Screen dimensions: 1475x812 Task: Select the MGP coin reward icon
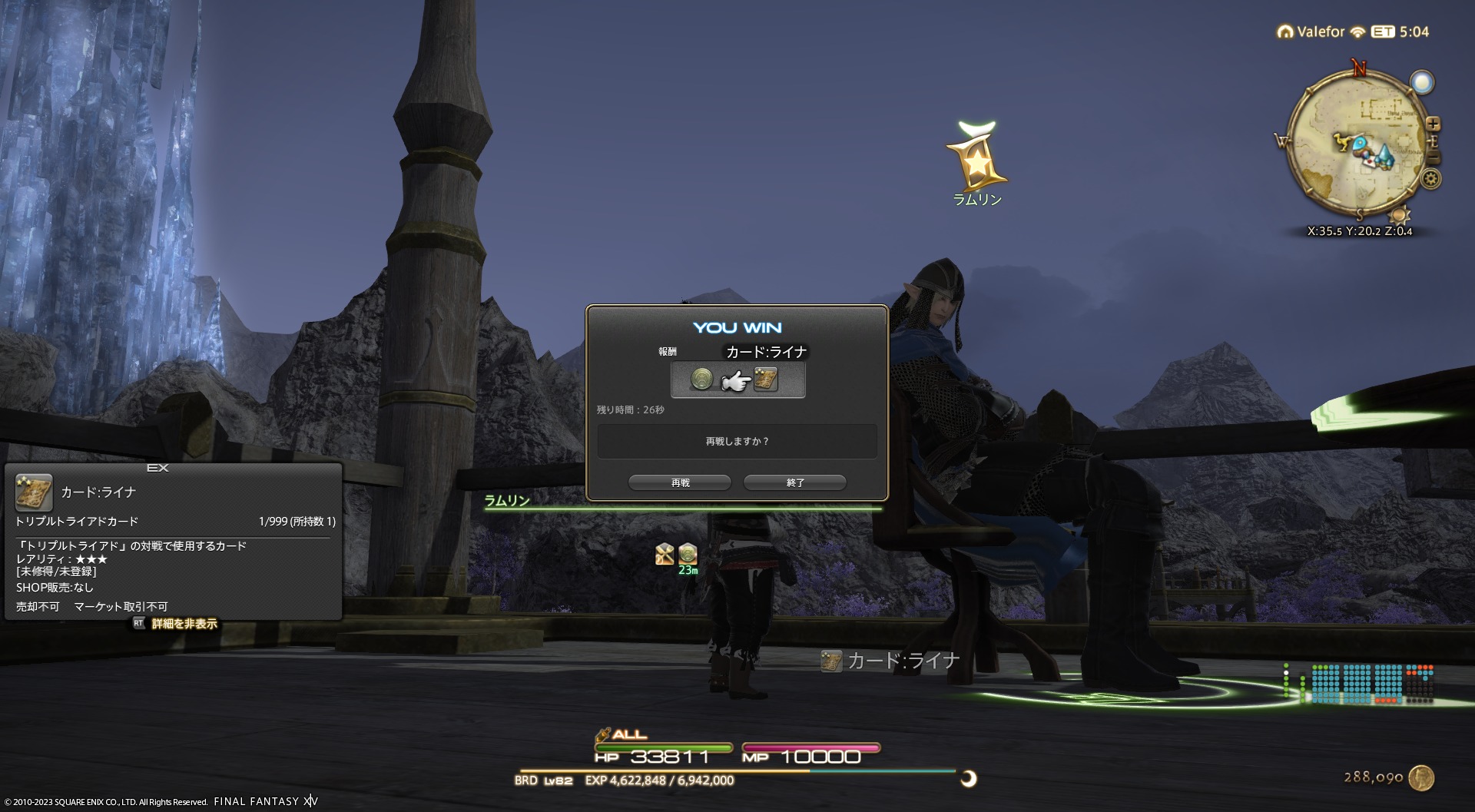pos(701,379)
